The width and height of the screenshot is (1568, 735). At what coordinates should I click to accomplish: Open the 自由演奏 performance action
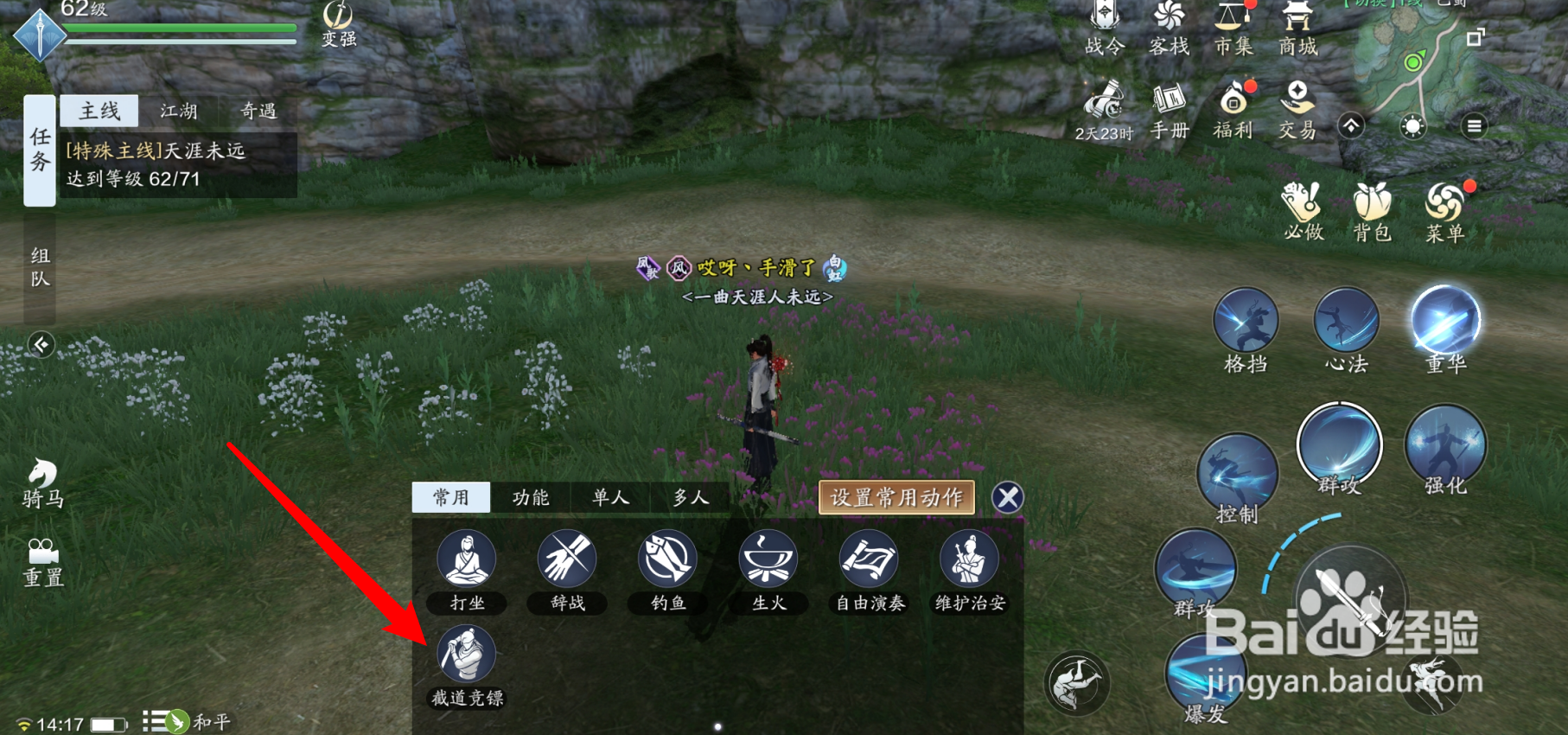click(869, 559)
